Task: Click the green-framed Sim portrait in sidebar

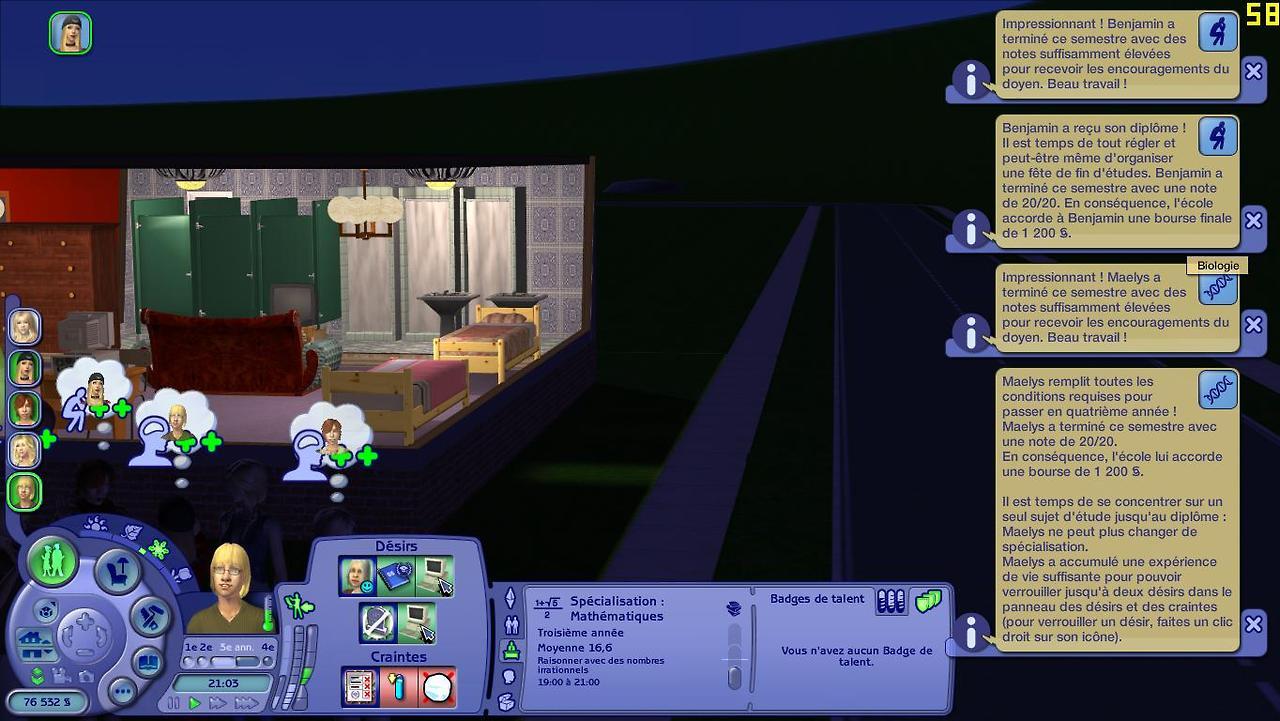Action: pos(24,491)
